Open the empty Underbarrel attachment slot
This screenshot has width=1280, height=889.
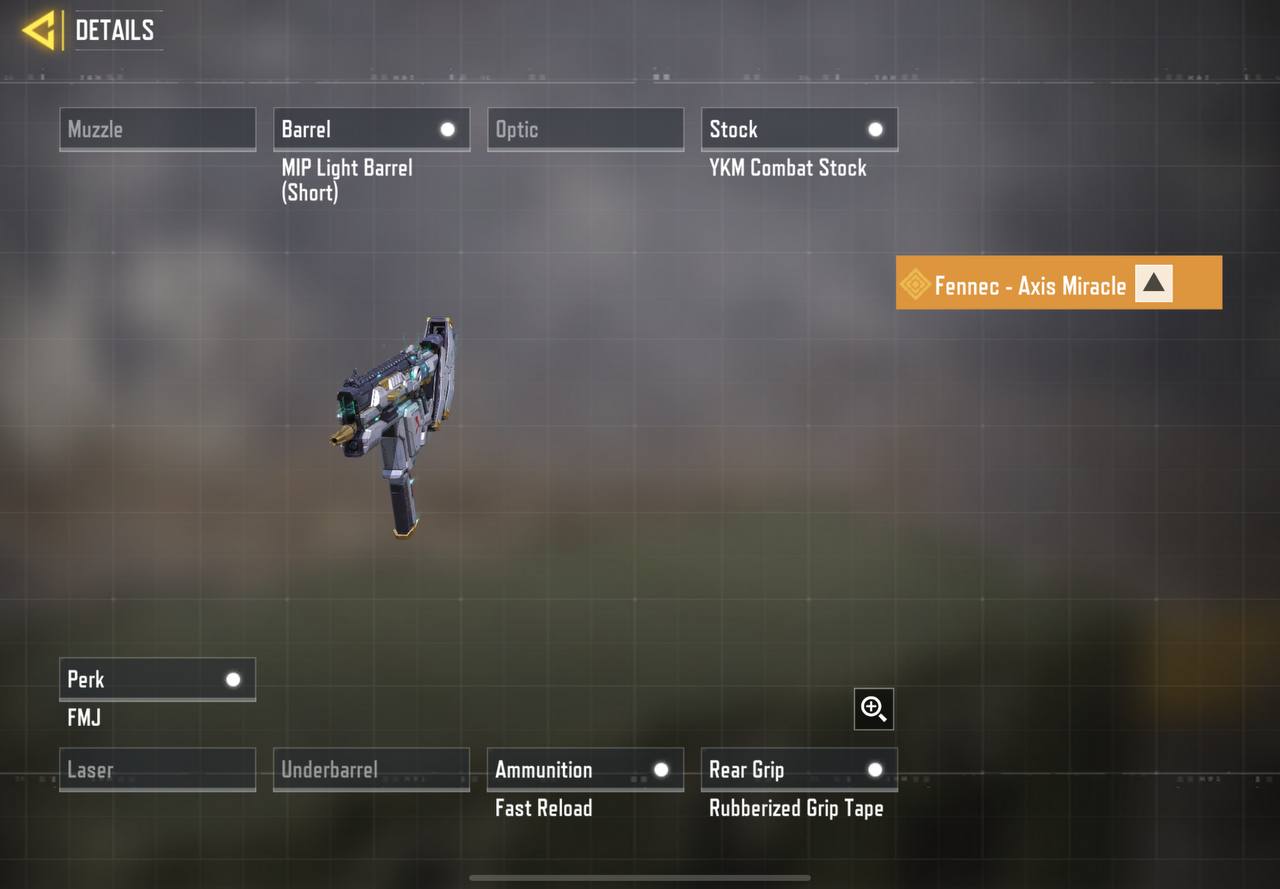pyautogui.click(x=371, y=769)
